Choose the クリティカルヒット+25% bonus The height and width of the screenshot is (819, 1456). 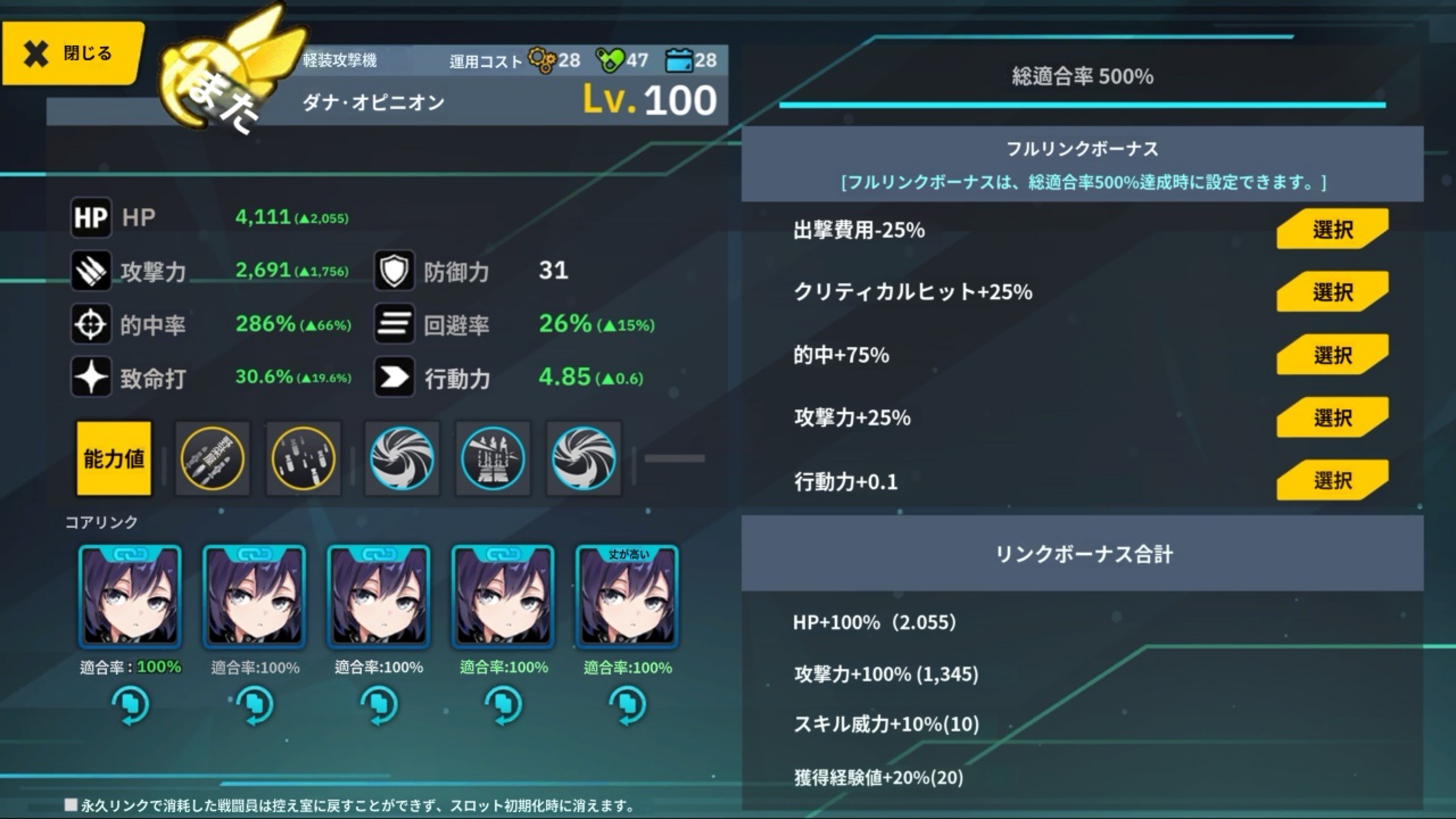point(1331,292)
